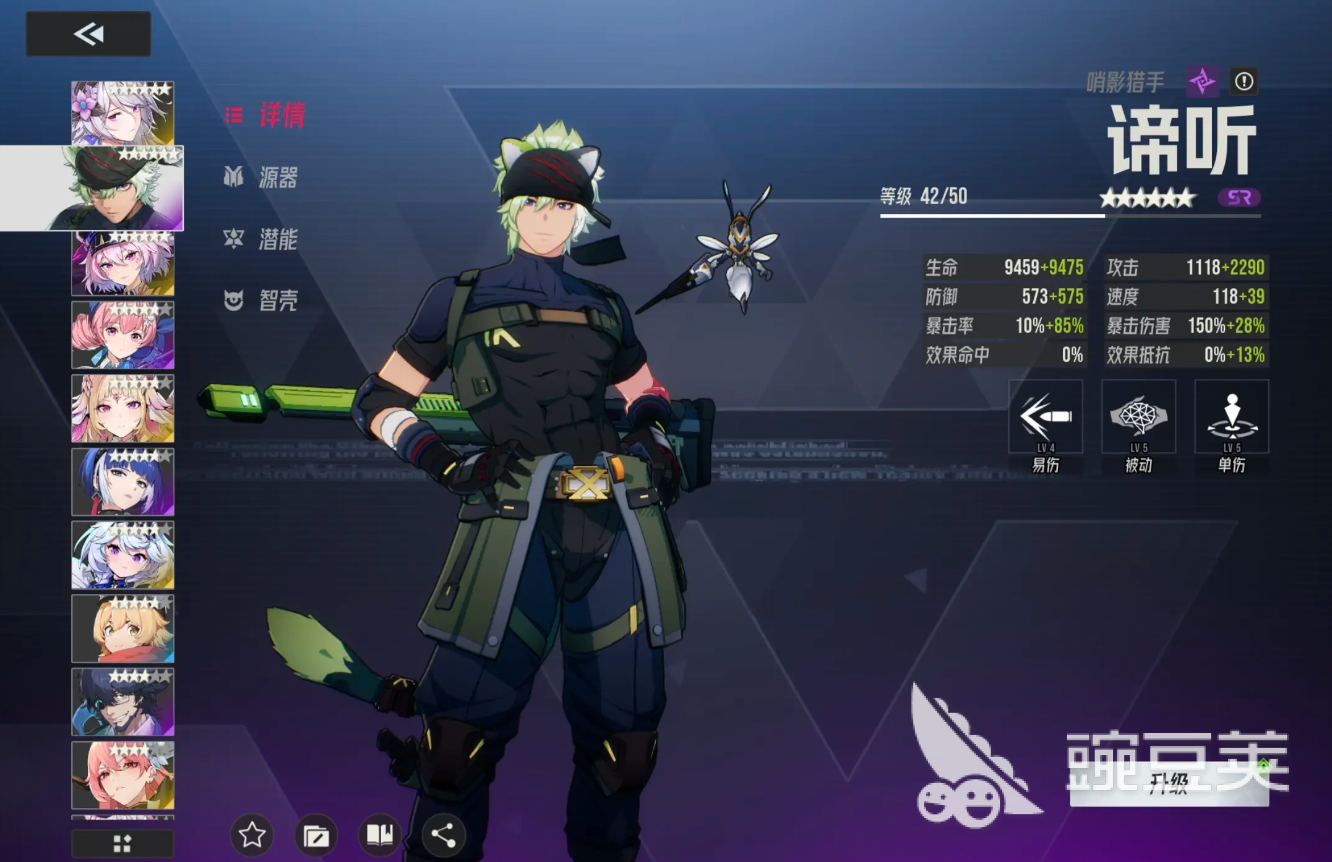The width and height of the screenshot is (1332, 862).
Task: Pick the blue-haired character portrait
Action: 122,481
